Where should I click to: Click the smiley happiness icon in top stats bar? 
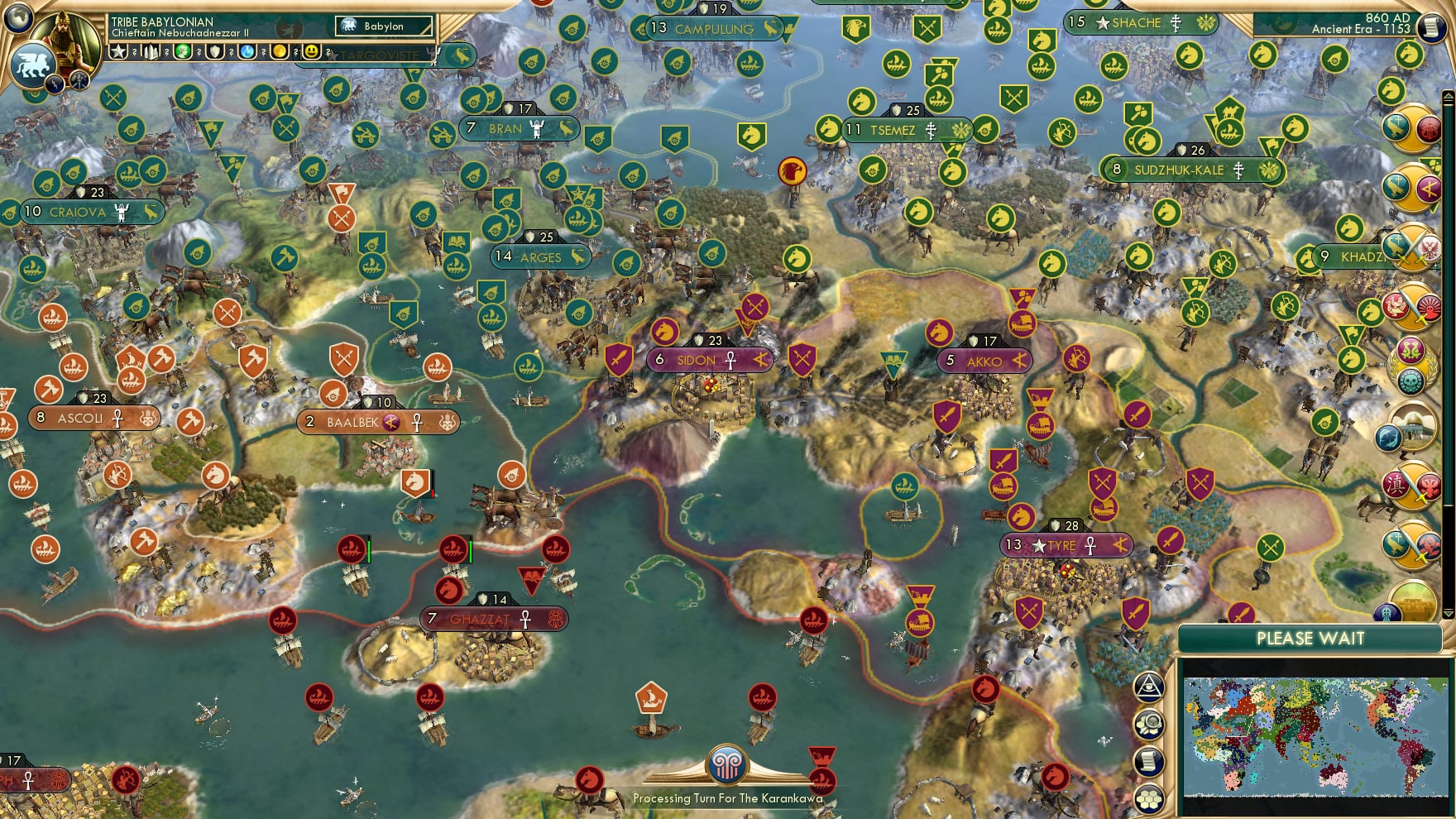[310, 51]
